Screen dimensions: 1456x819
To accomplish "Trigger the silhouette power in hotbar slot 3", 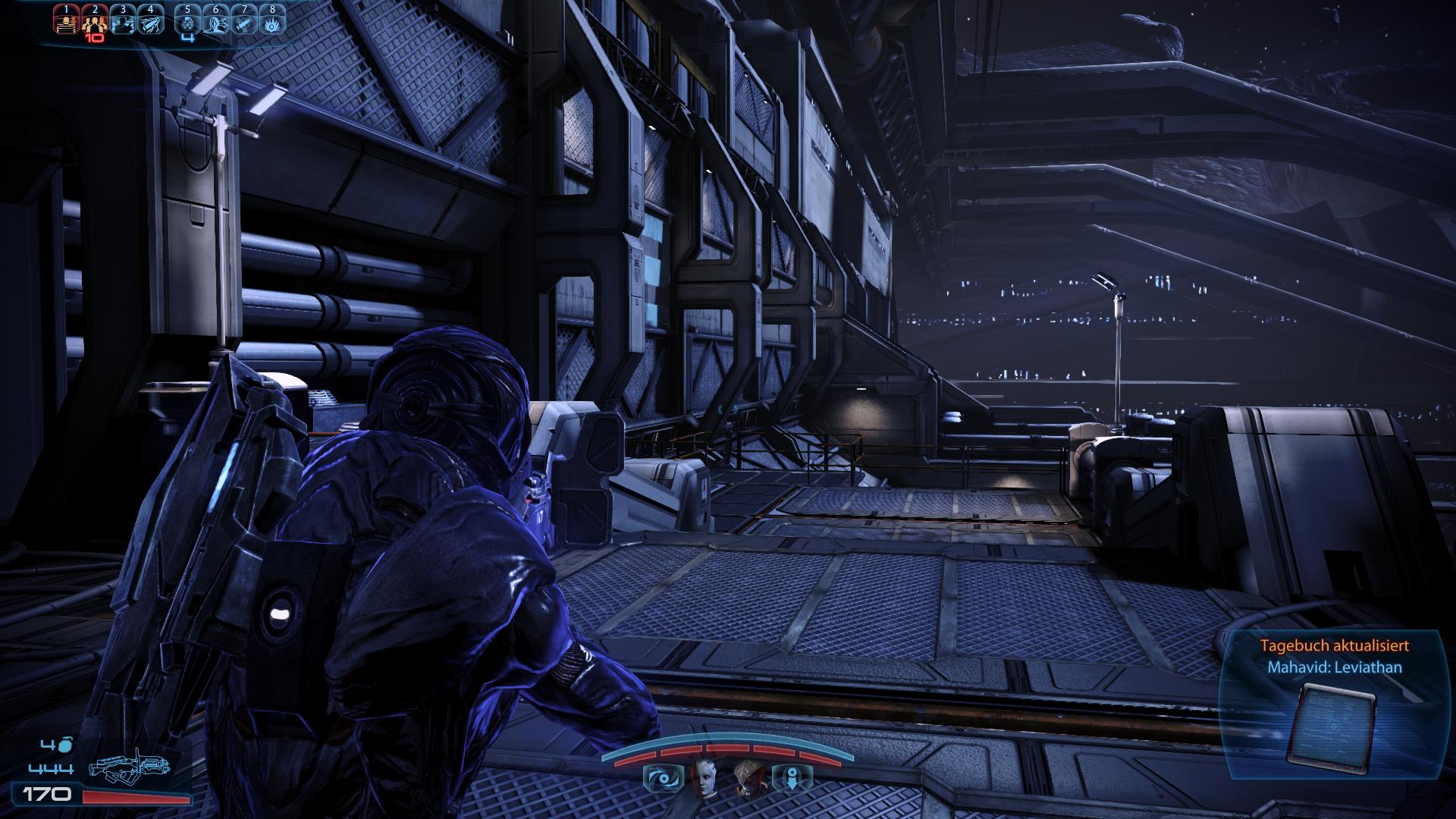I will coord(123,23).
